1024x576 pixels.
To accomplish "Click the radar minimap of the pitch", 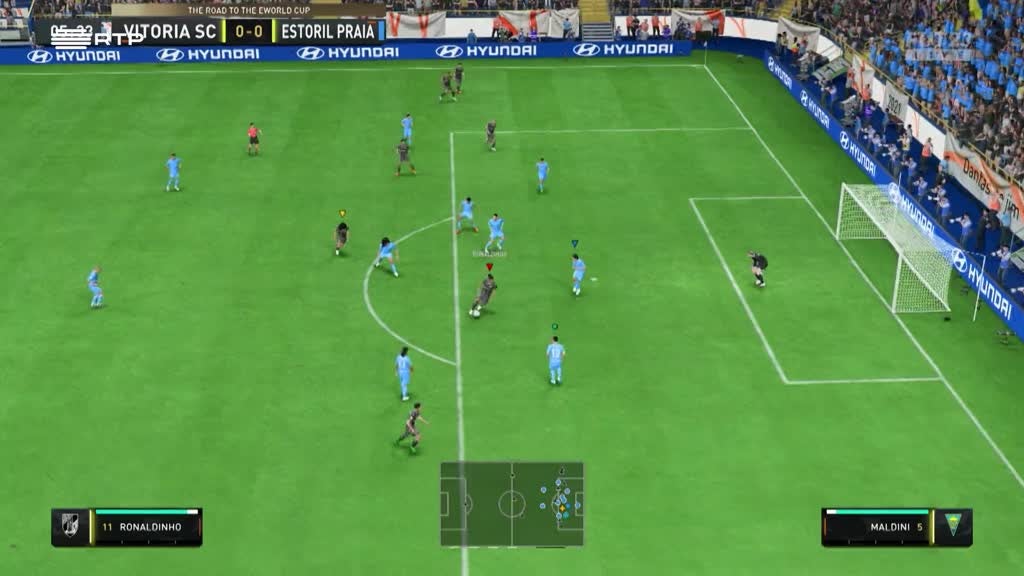I will tap(512, 504).
